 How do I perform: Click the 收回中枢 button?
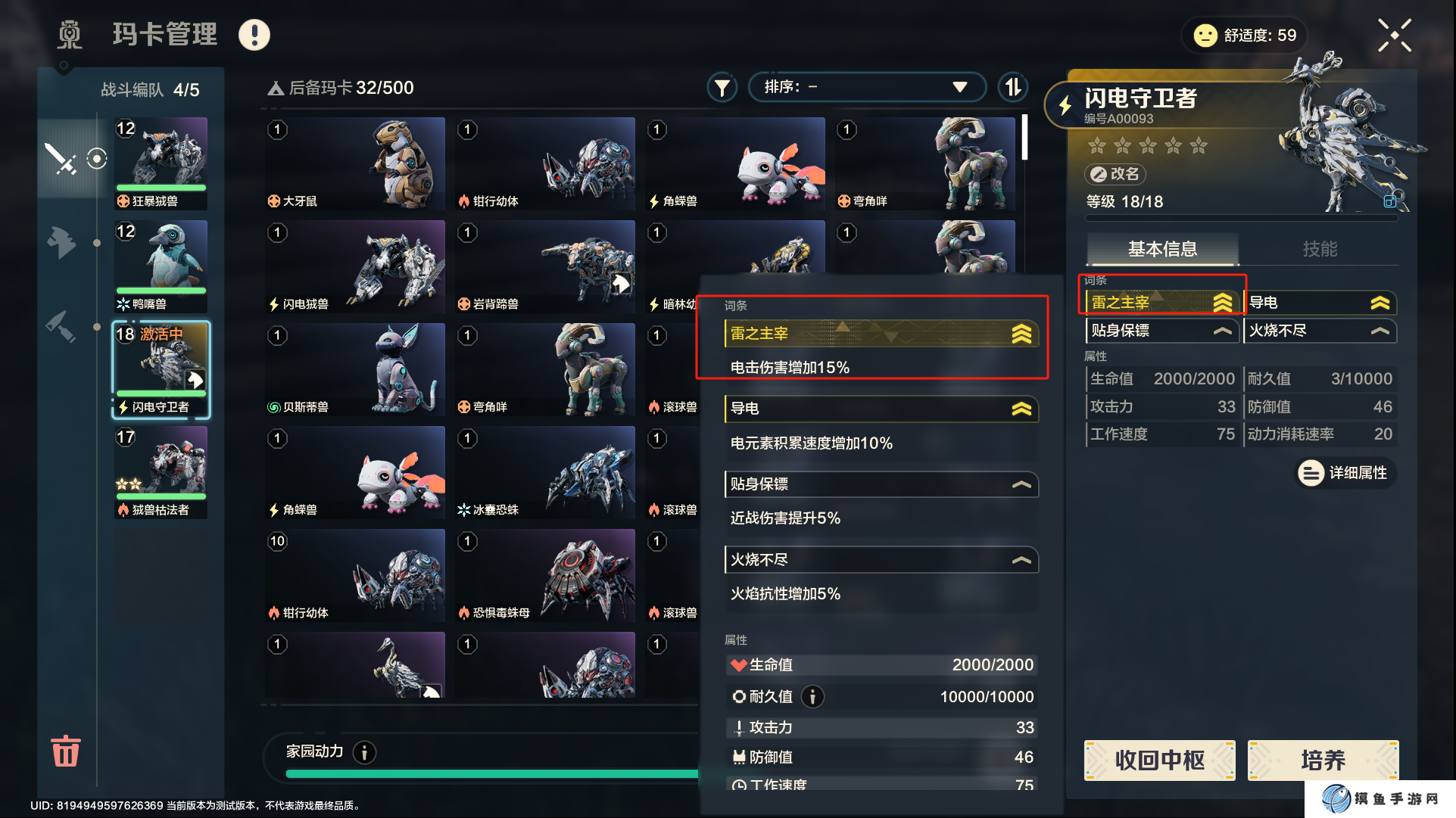1159,760
